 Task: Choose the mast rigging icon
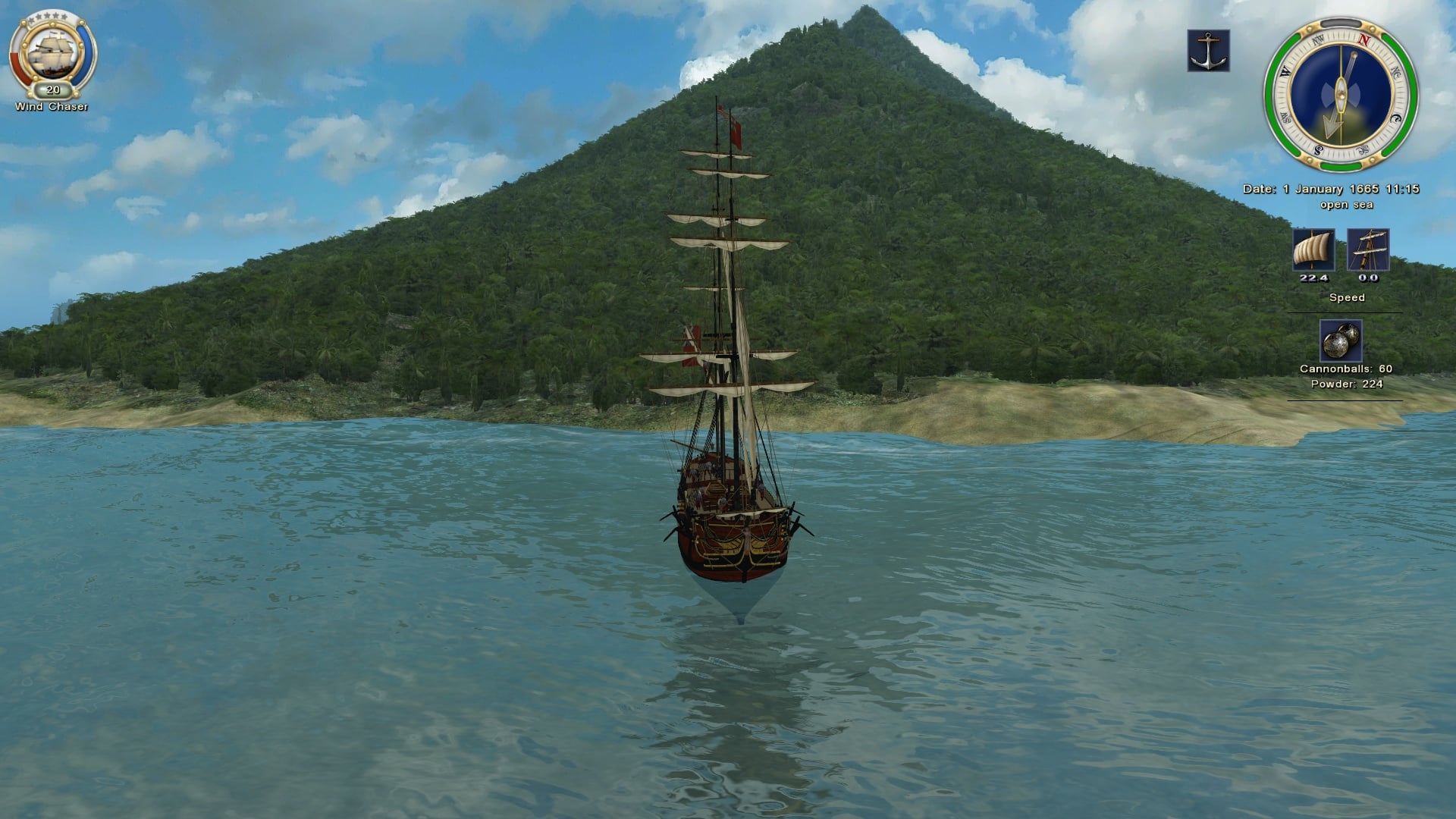pos(1368,249)
